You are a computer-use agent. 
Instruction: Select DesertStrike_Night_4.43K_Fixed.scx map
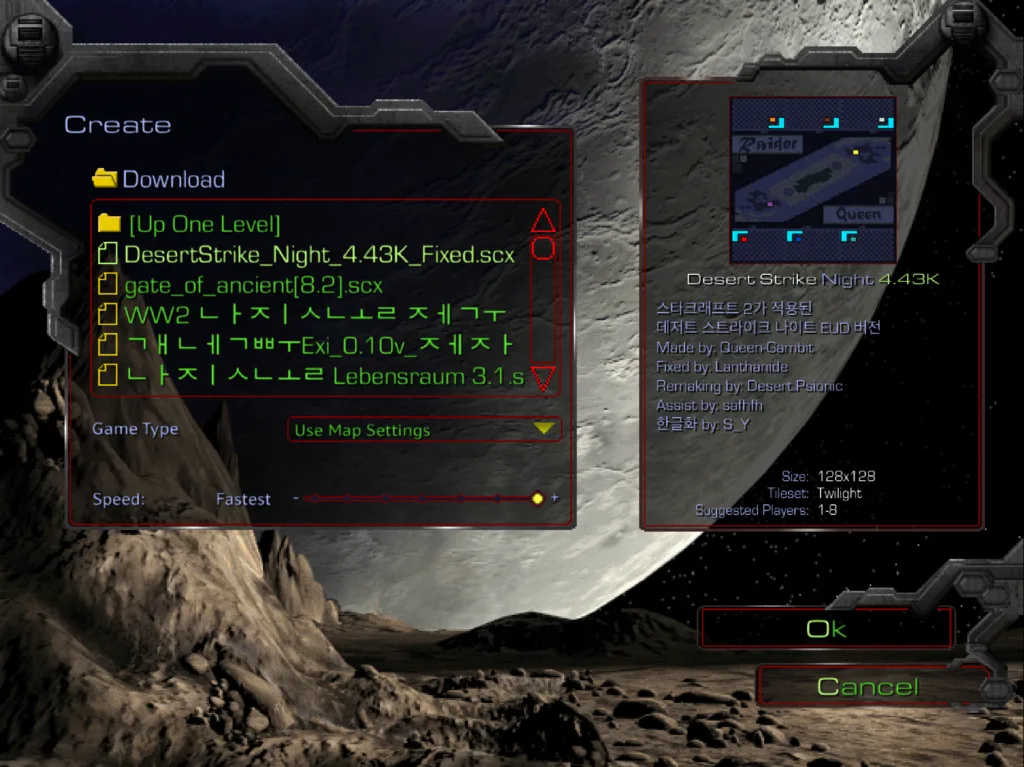319,254
